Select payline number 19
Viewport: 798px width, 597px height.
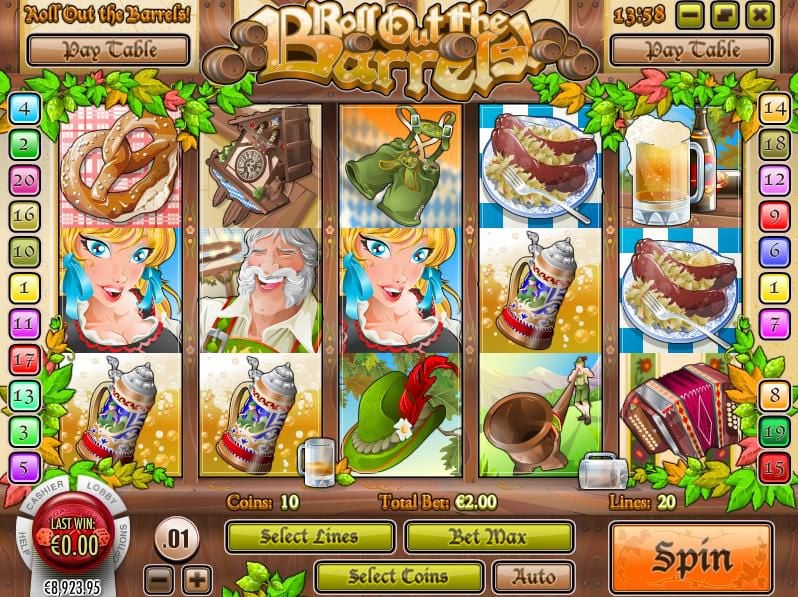(774, 432)
